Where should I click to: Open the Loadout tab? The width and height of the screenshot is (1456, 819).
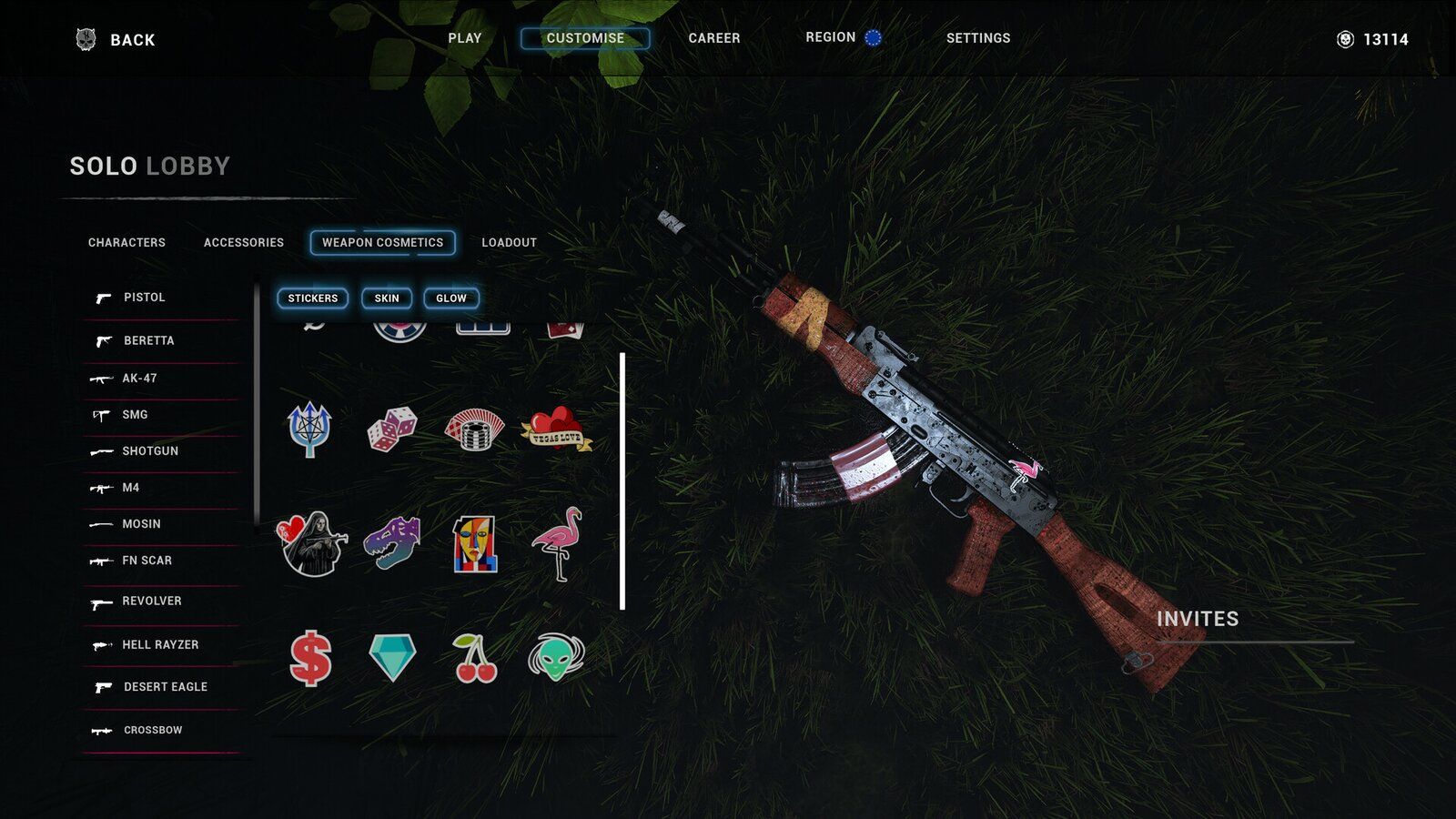tap(509, 243)
